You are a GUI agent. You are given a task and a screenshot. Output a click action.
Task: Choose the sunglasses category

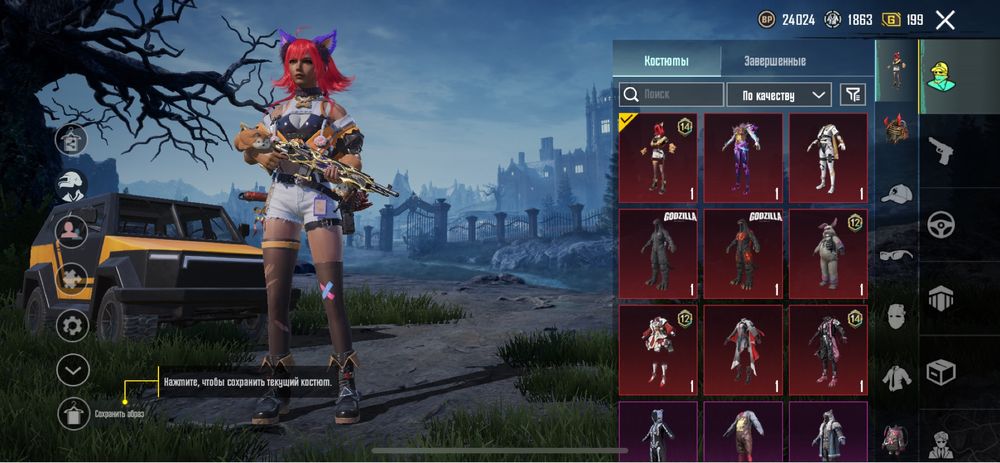click(896, 255)
